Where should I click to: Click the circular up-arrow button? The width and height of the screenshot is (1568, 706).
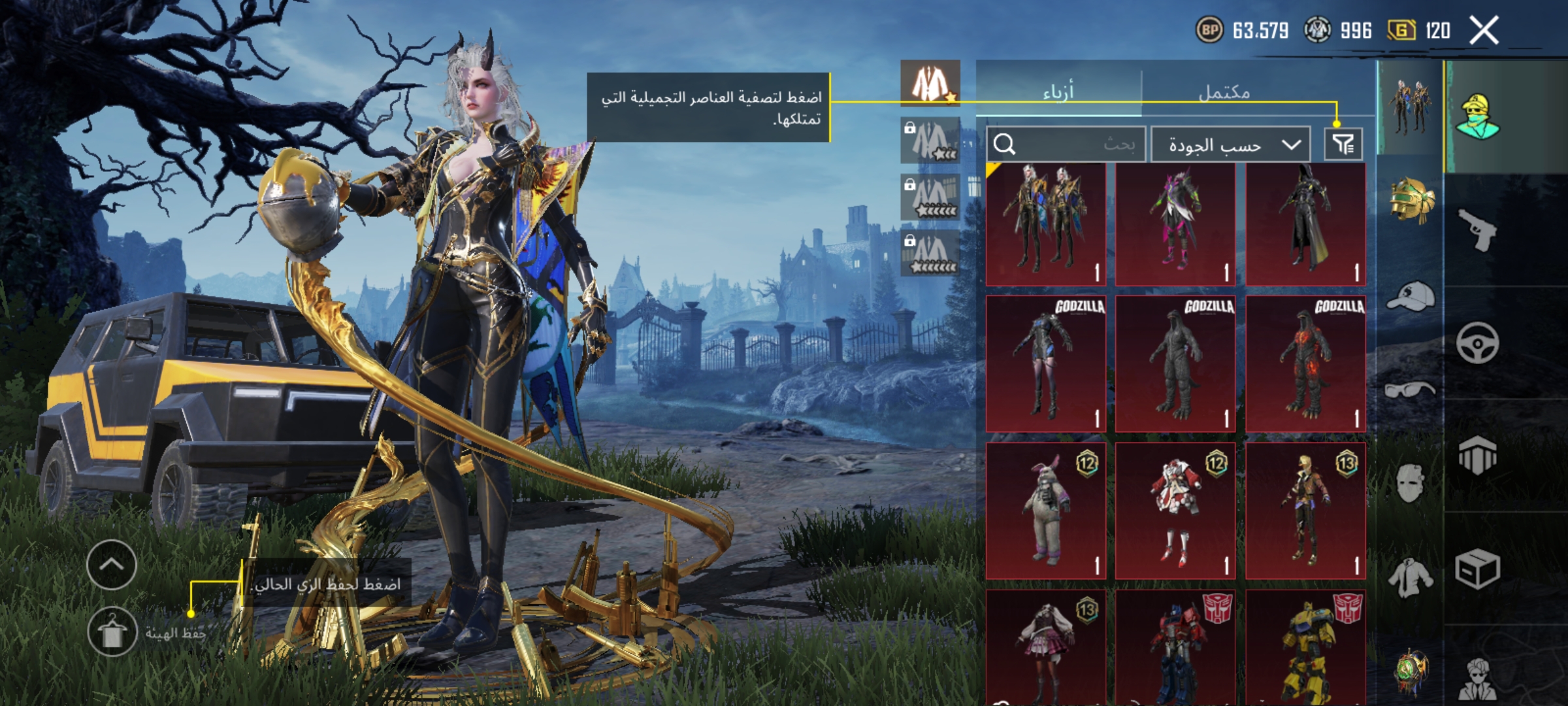[111, 565]
